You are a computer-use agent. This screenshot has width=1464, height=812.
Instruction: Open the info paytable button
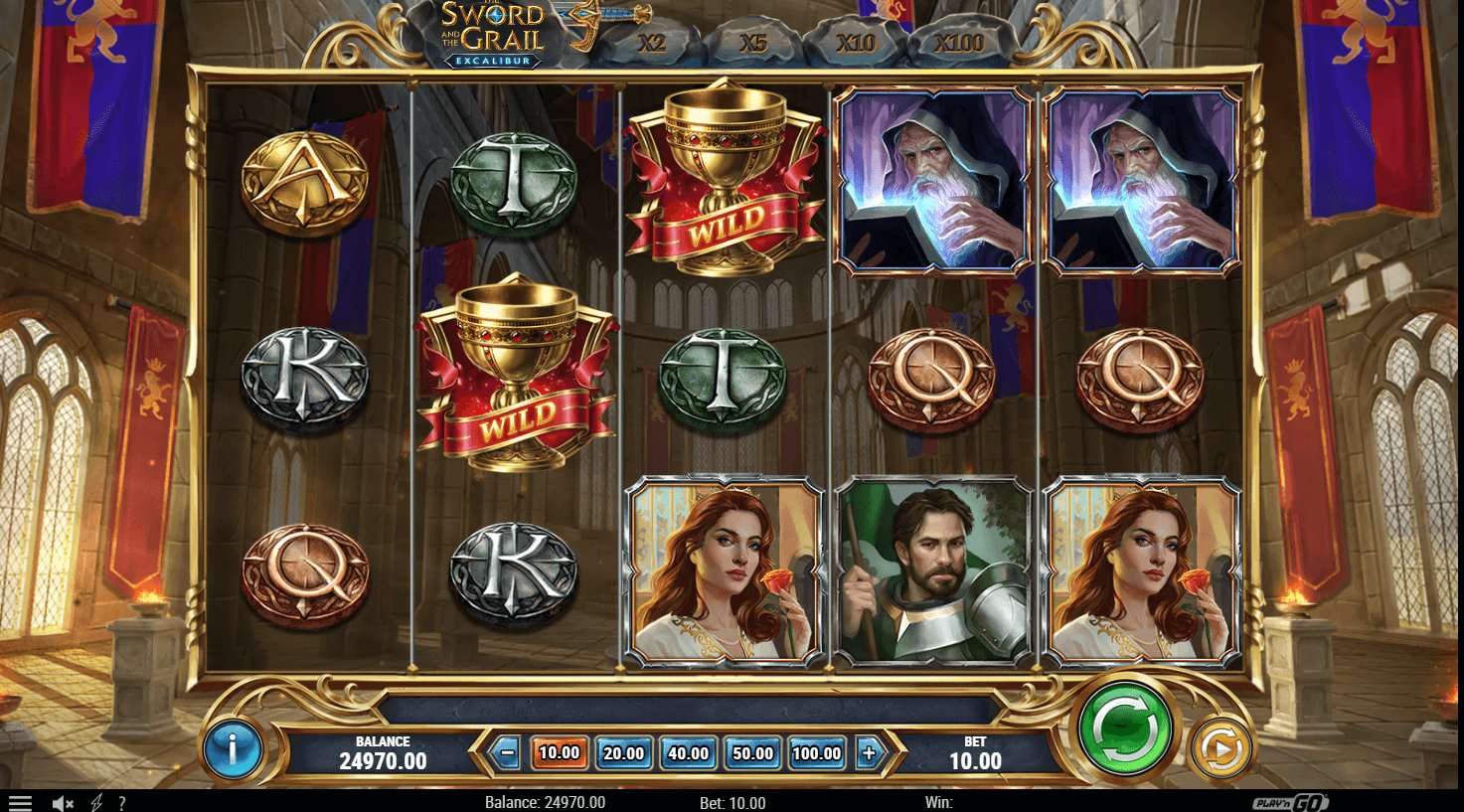[233, 748]
